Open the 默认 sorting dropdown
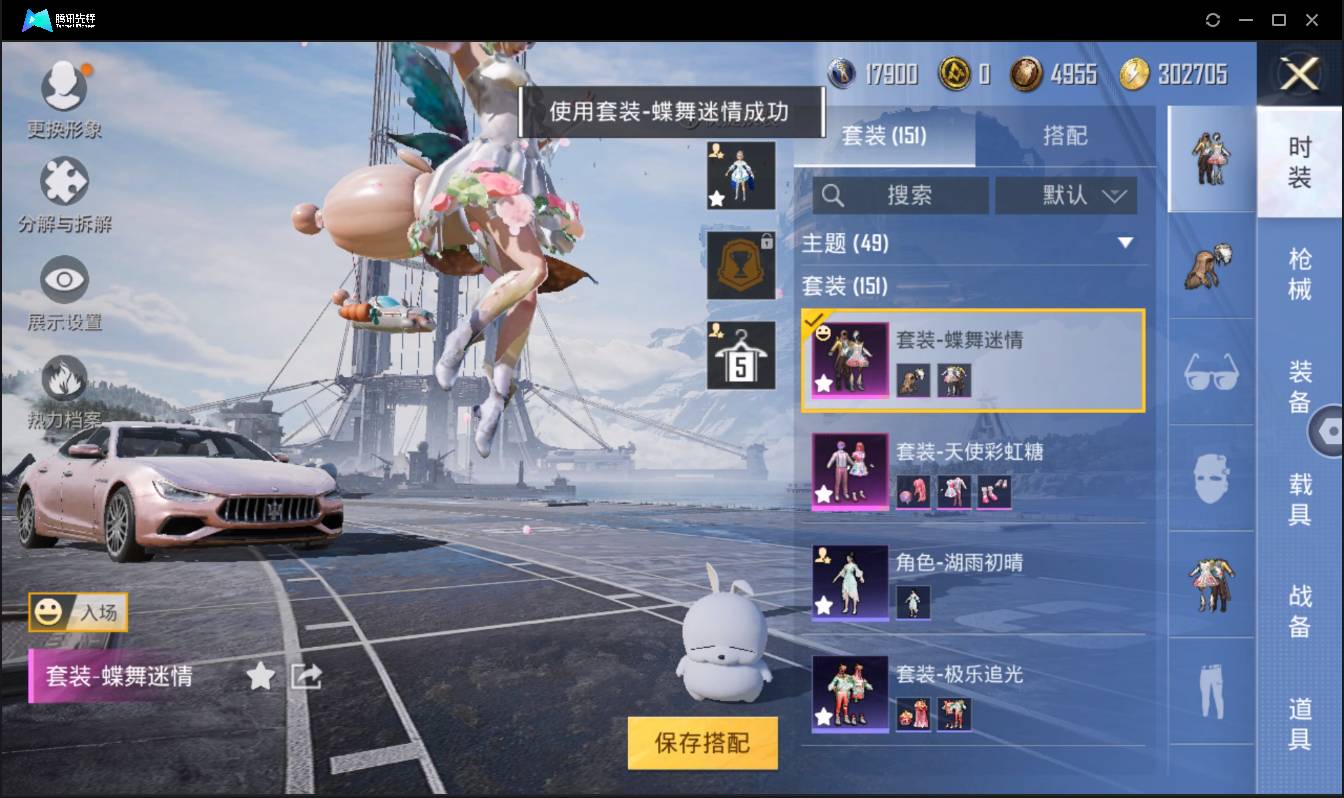Screen dimensions: 1344x798 click(x=1066, y=195)
